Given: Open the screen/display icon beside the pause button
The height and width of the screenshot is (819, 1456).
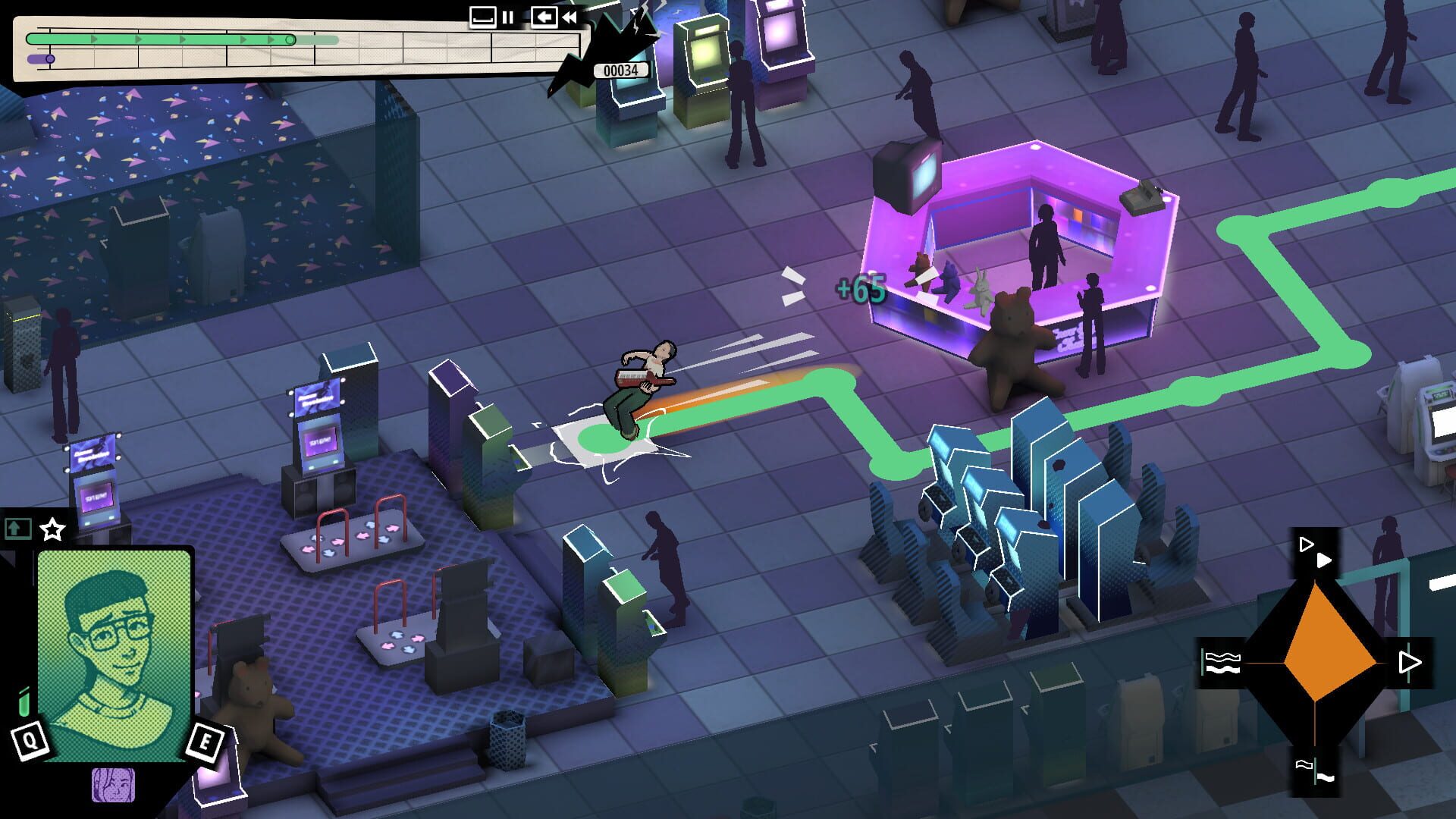Looking at the screenshot, I should click(x=482, y=17).
